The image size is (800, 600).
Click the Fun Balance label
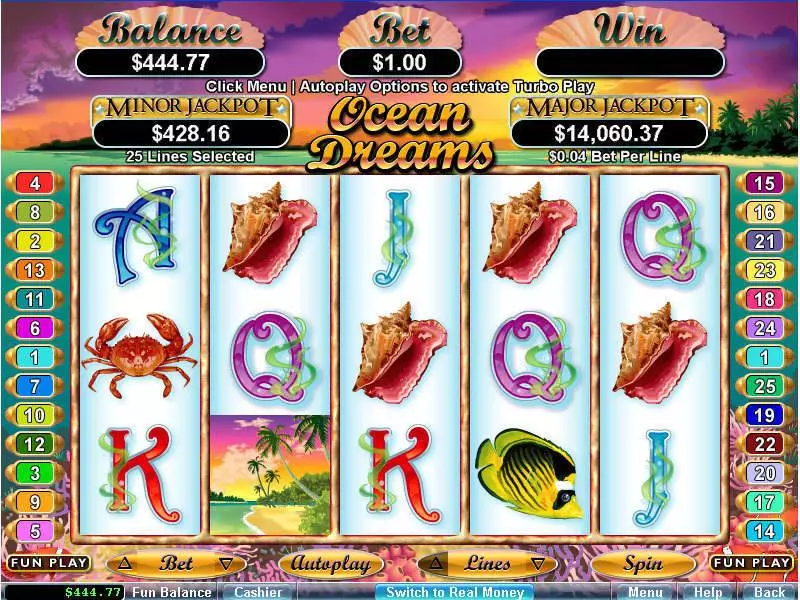coord(172,592)
